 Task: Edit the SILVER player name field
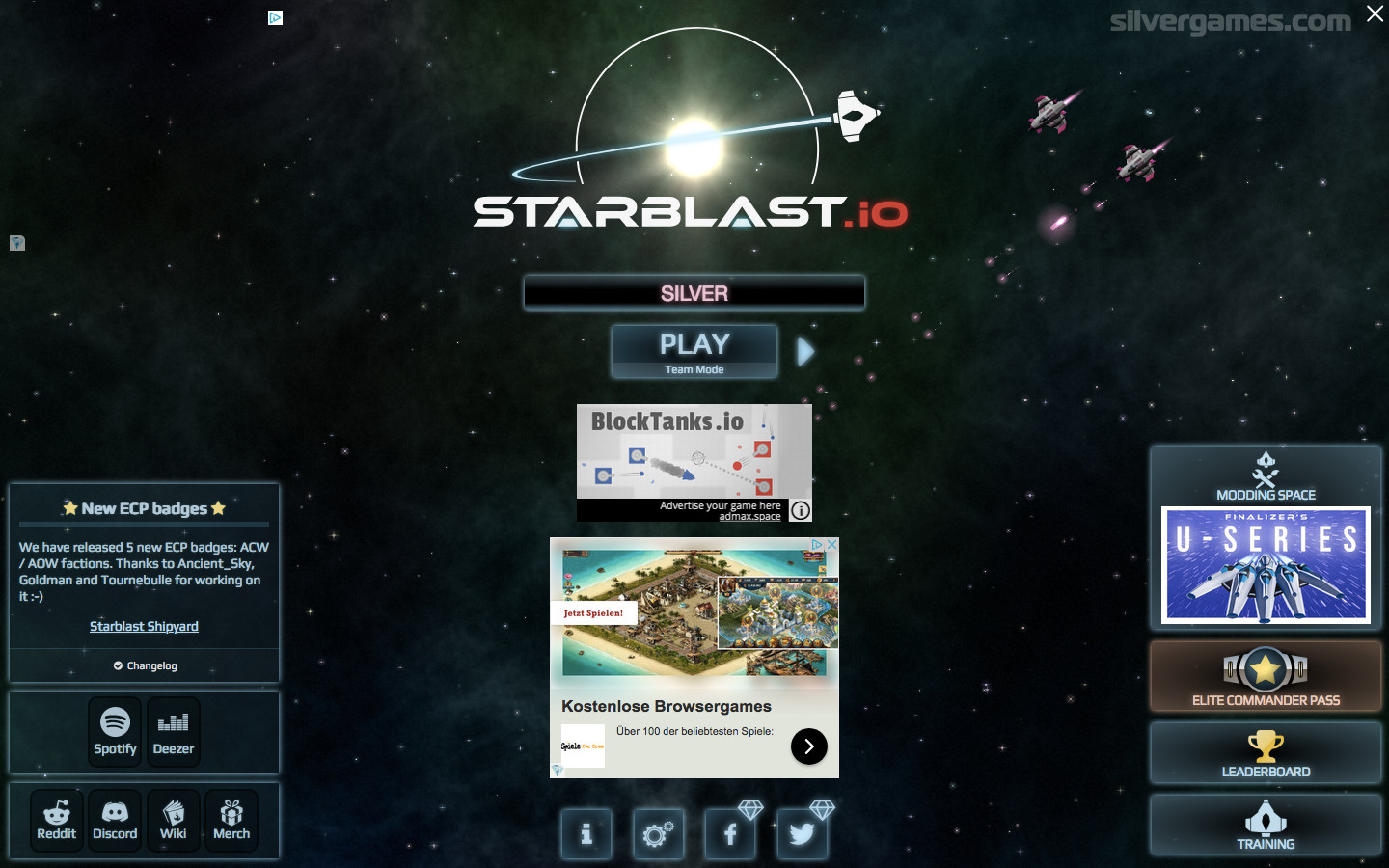click(x=694, y=293)
